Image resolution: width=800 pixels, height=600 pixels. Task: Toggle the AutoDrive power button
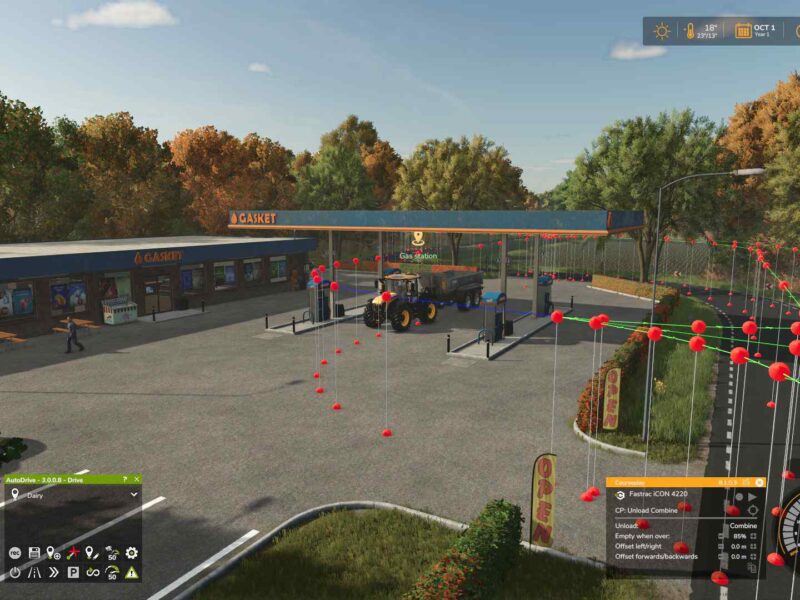15,573
